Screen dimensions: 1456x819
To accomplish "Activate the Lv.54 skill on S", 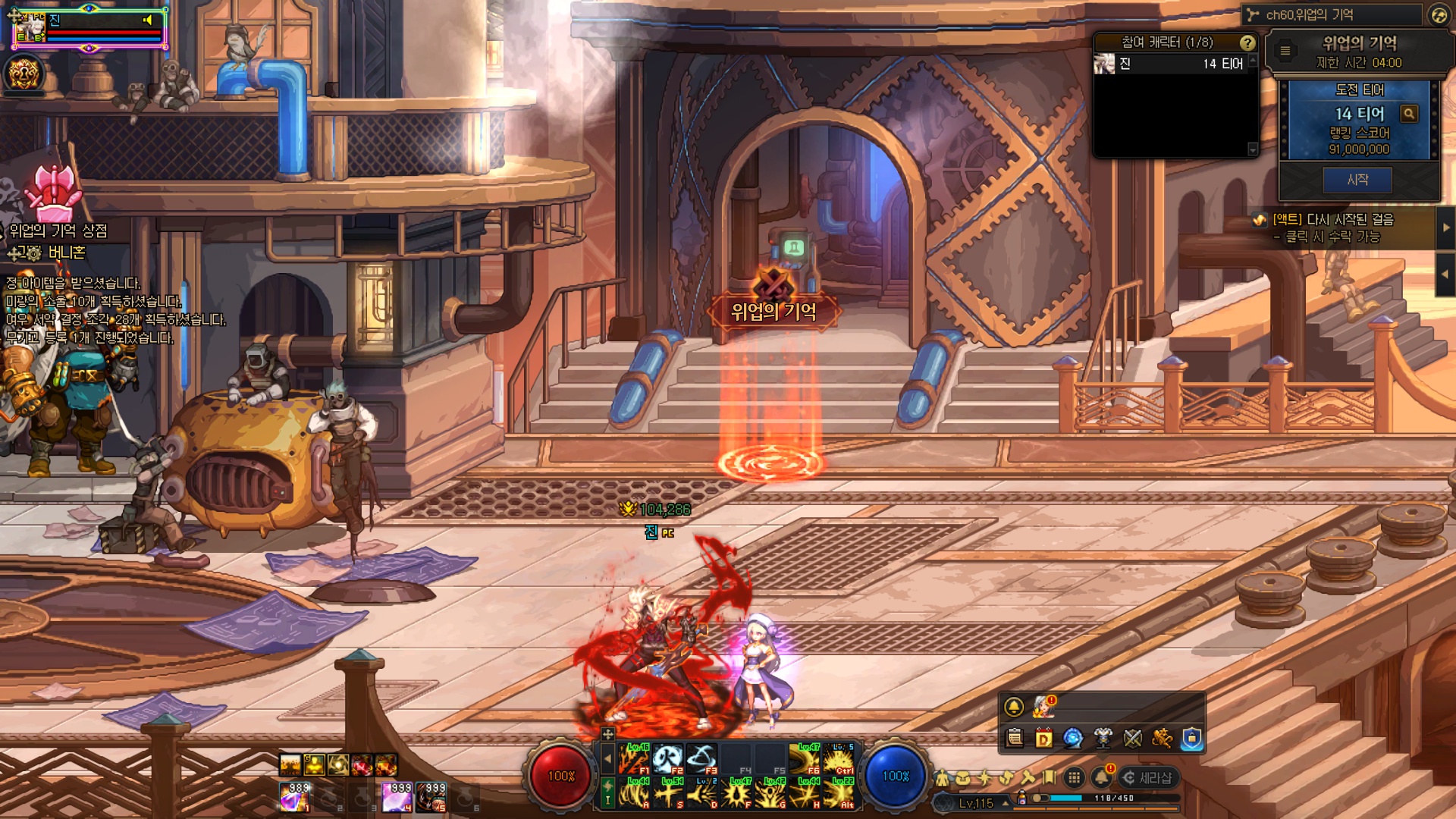I will click(668, 792).
